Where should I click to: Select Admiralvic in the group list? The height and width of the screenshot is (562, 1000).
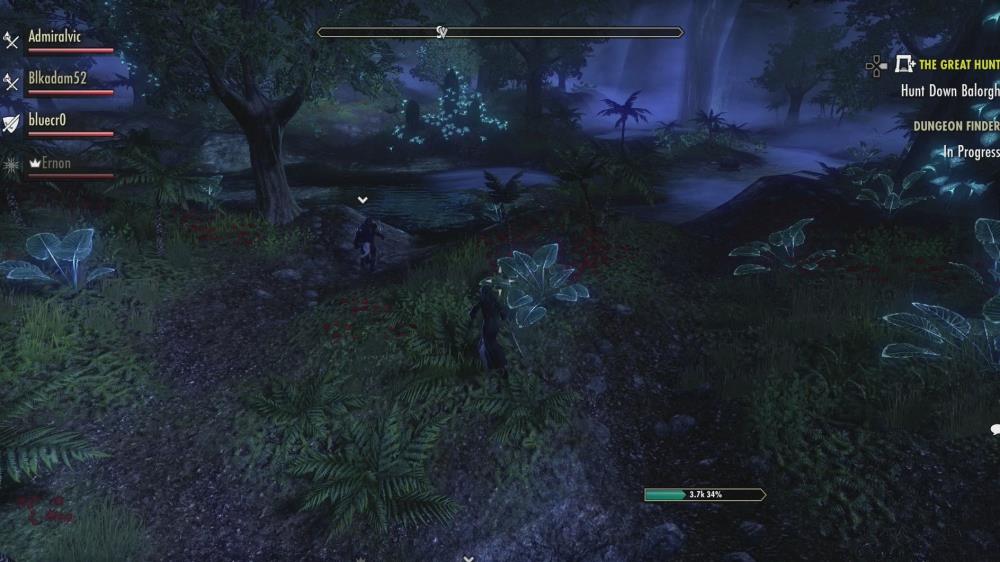[x=56, y=37]
